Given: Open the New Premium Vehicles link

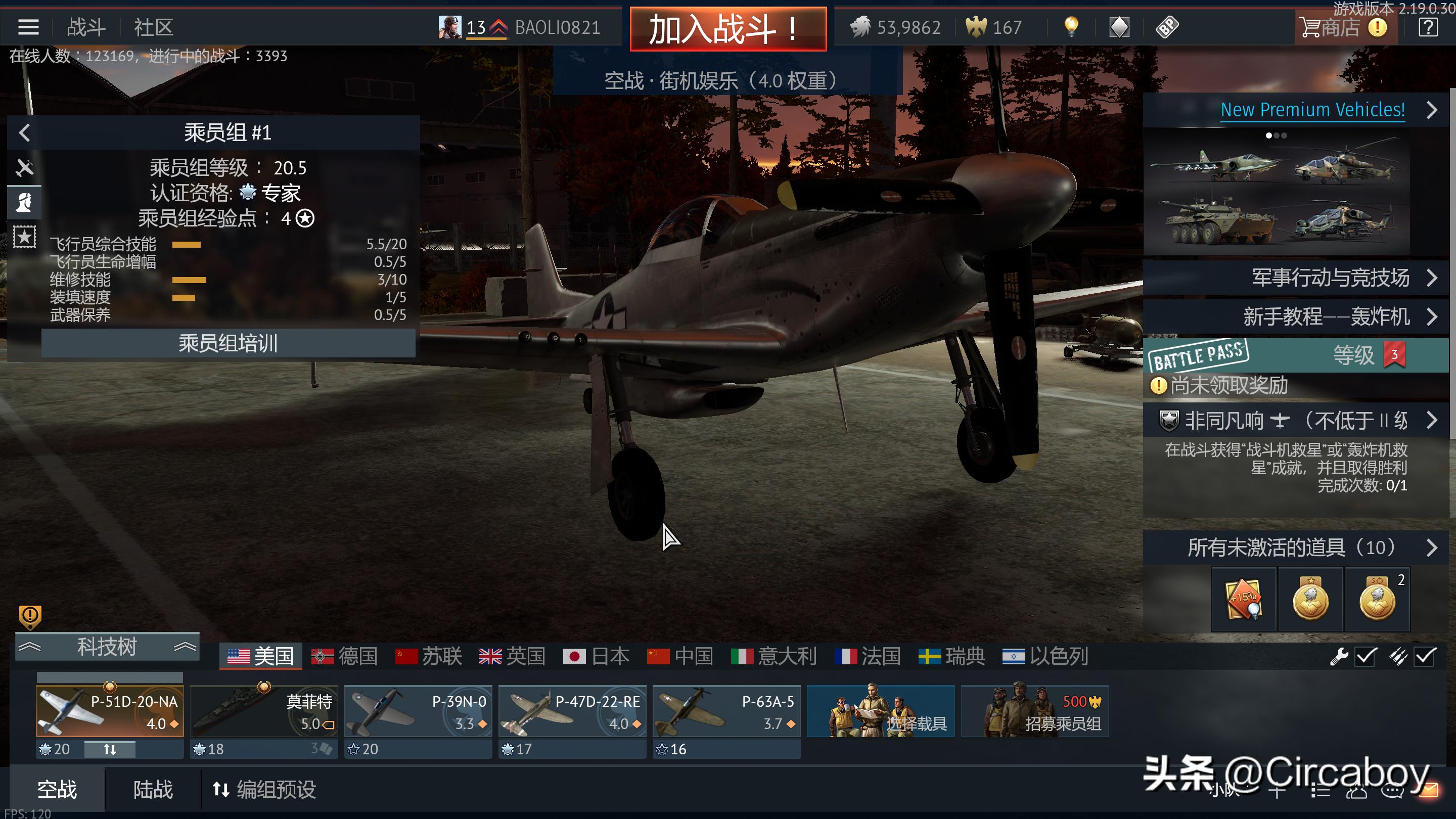Looking at the screenshot, I should 1312,110.
